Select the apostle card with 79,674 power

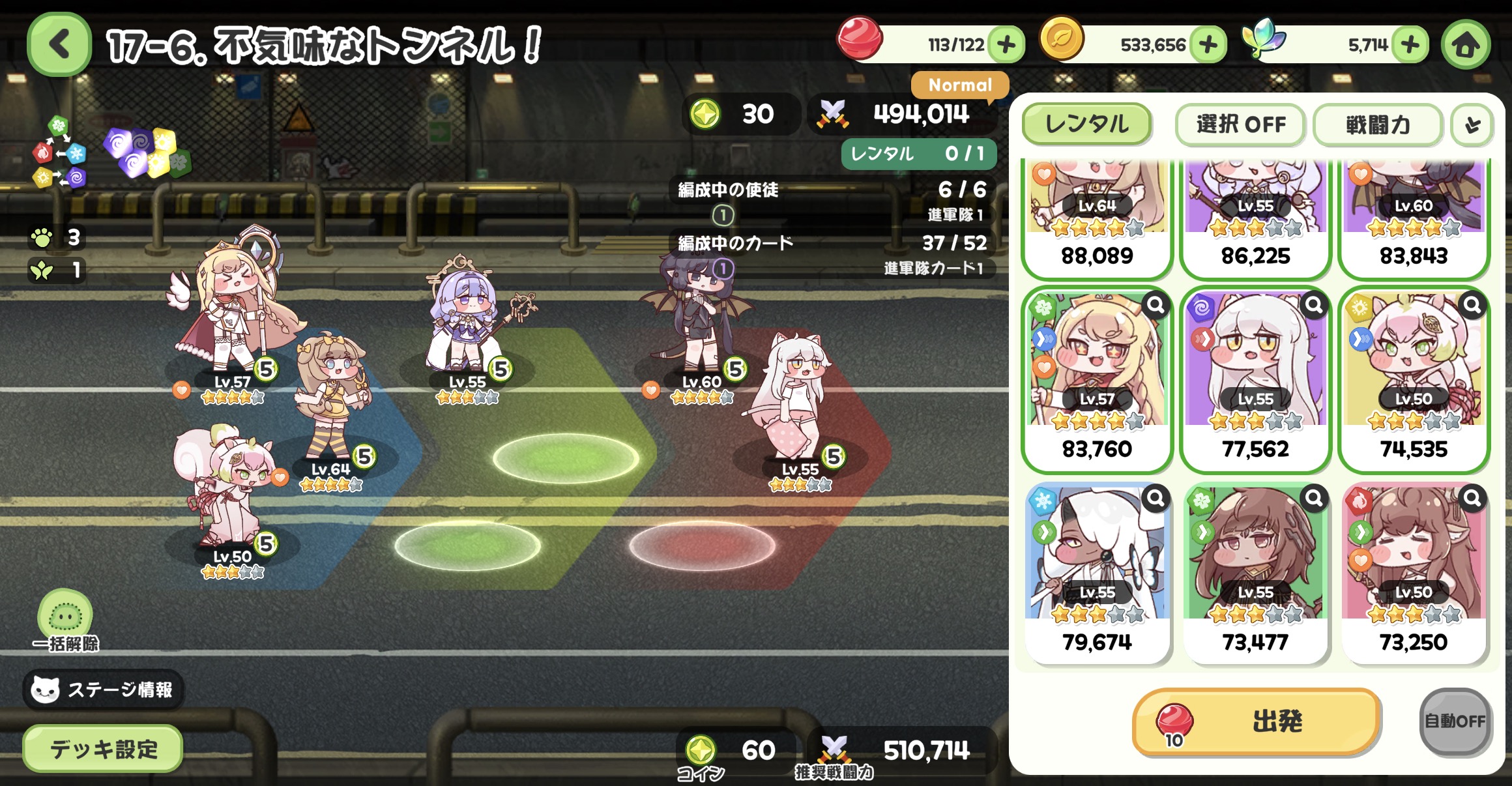(1097, 572)
